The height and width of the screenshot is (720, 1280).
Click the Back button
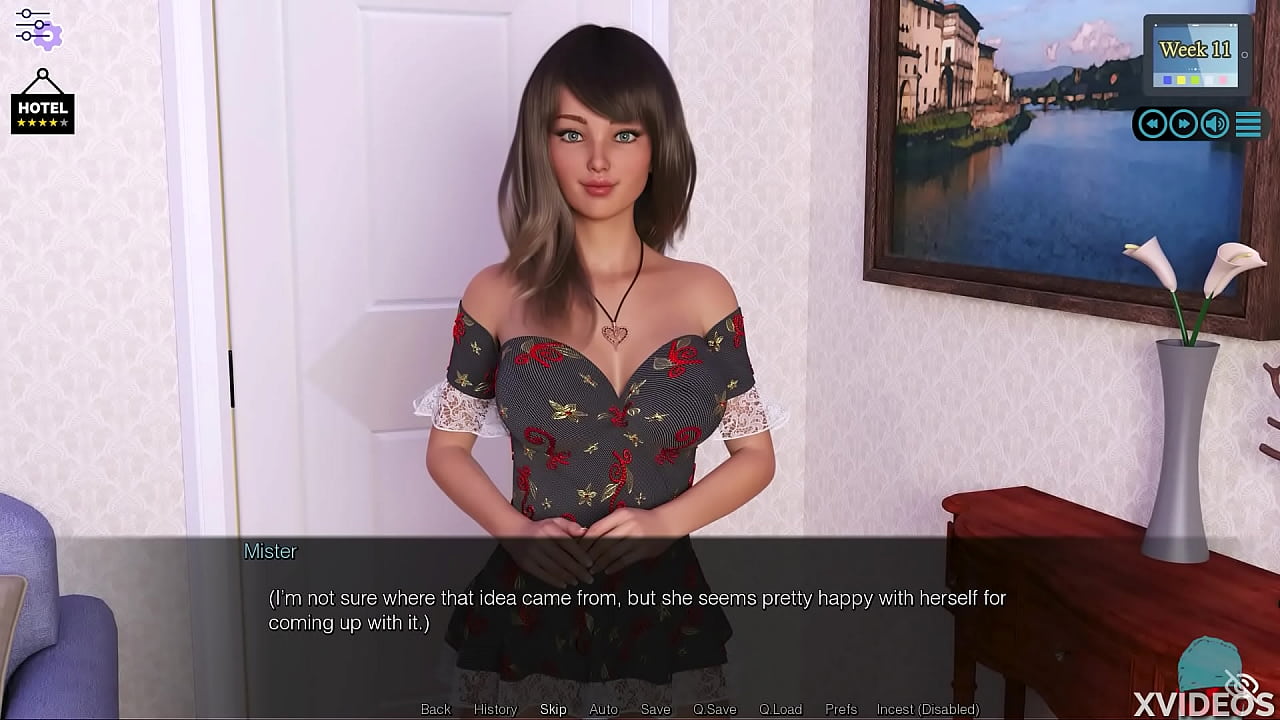tap(435, 708)
